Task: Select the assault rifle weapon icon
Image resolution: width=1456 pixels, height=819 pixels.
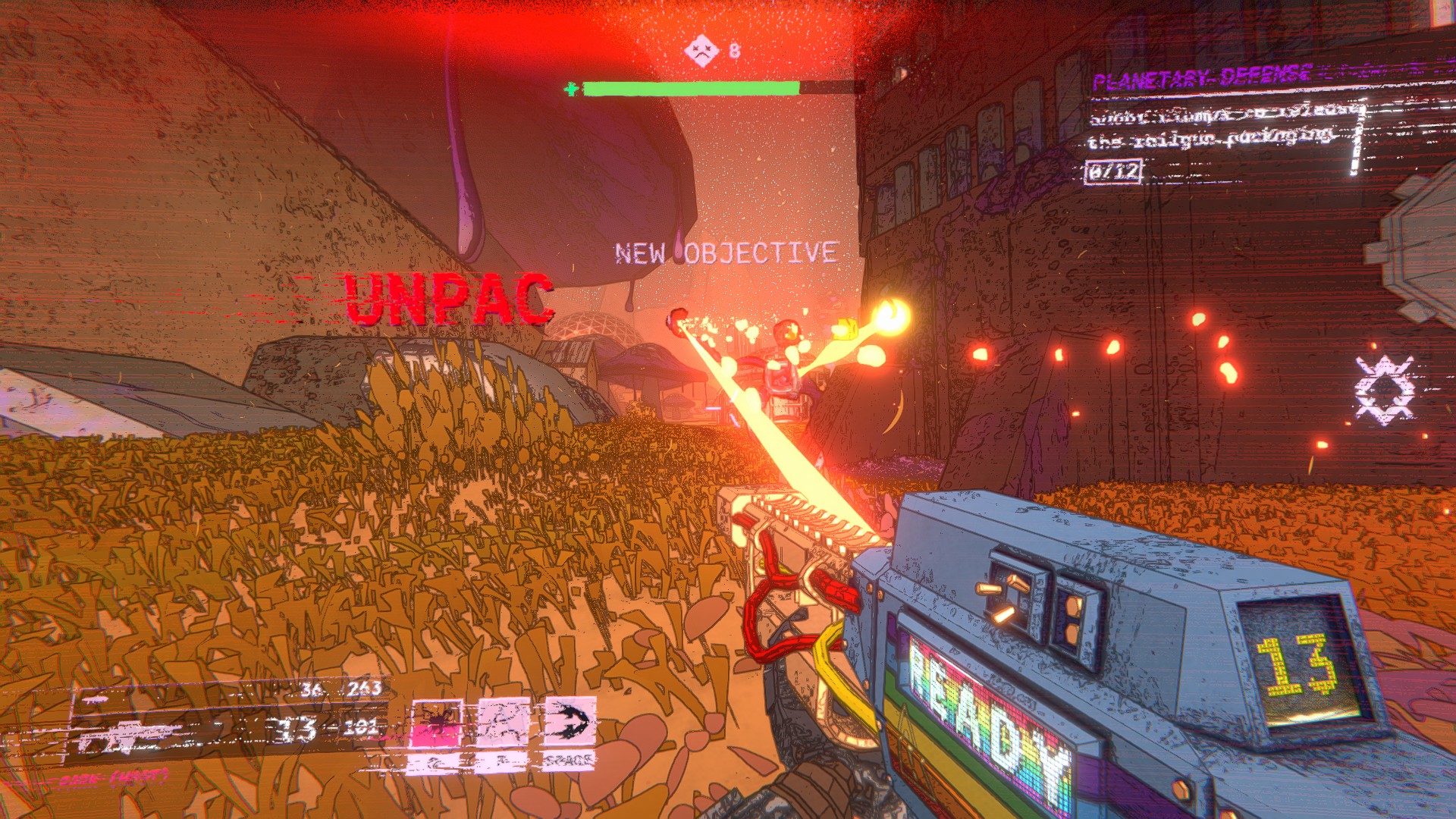Action: point(133,736)
